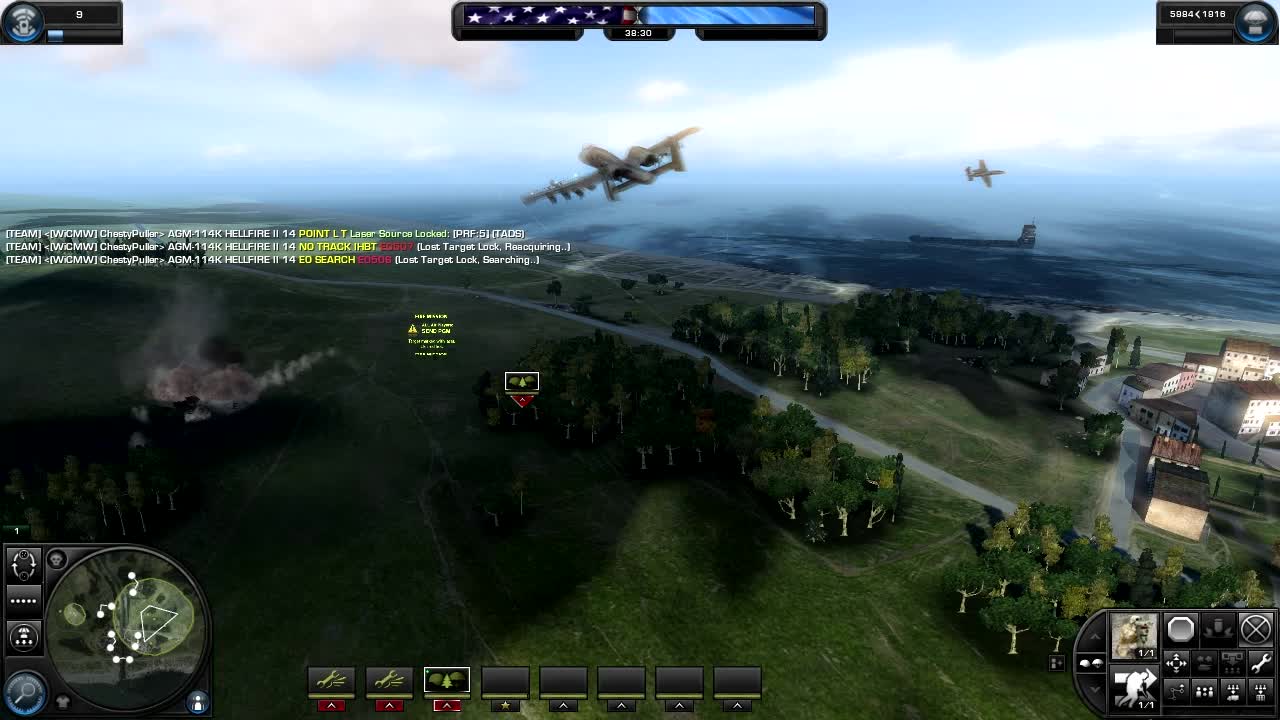Click the crossed-circle disband icon

[x=1256, y=630]
